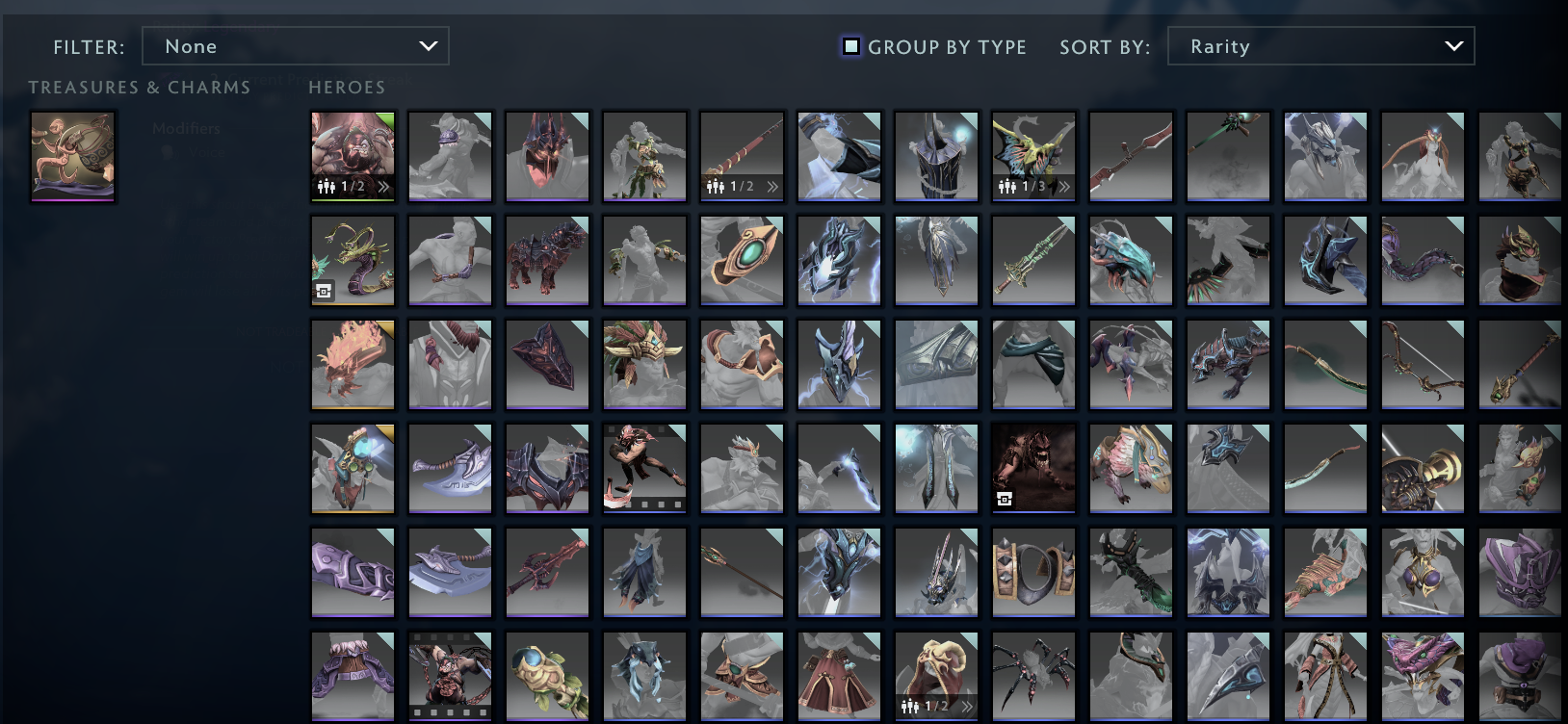Select the Bloodseeker taunt animation item
This screenshot has width=1568, height=724.
pos(644,468)
